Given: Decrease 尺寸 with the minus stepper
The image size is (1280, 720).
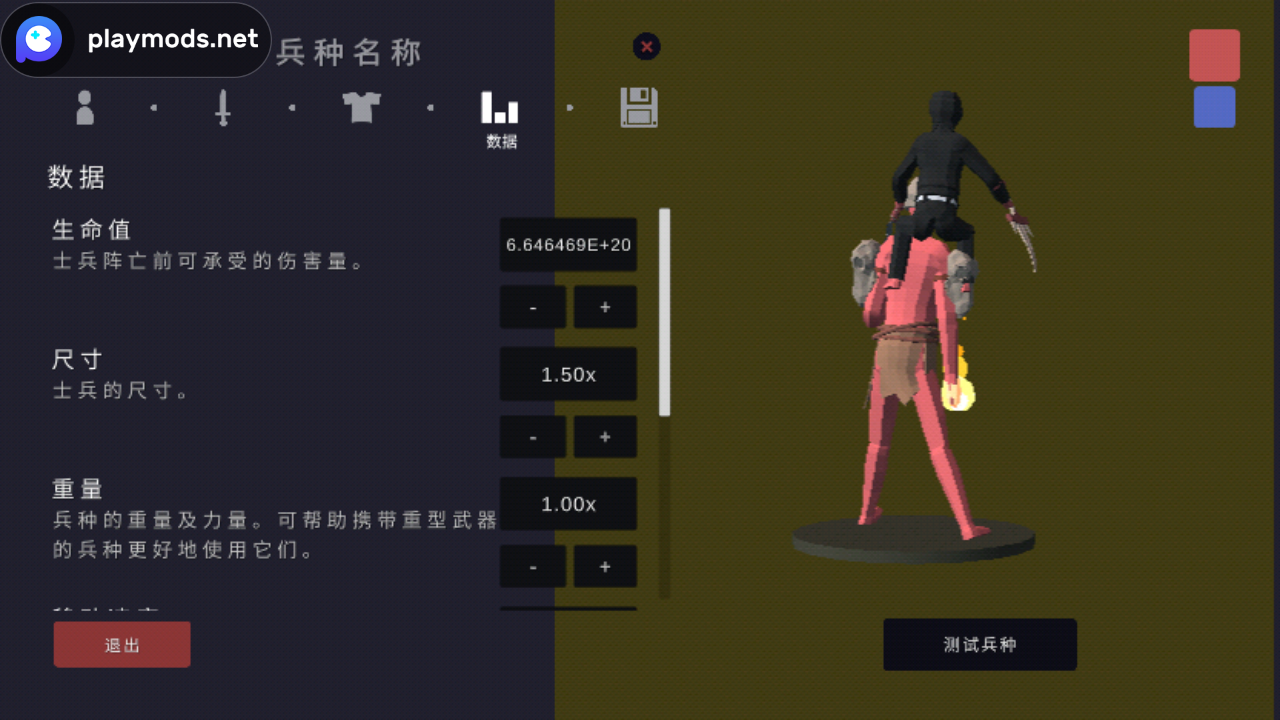Looking at the screenshot, I should [532, 436].
